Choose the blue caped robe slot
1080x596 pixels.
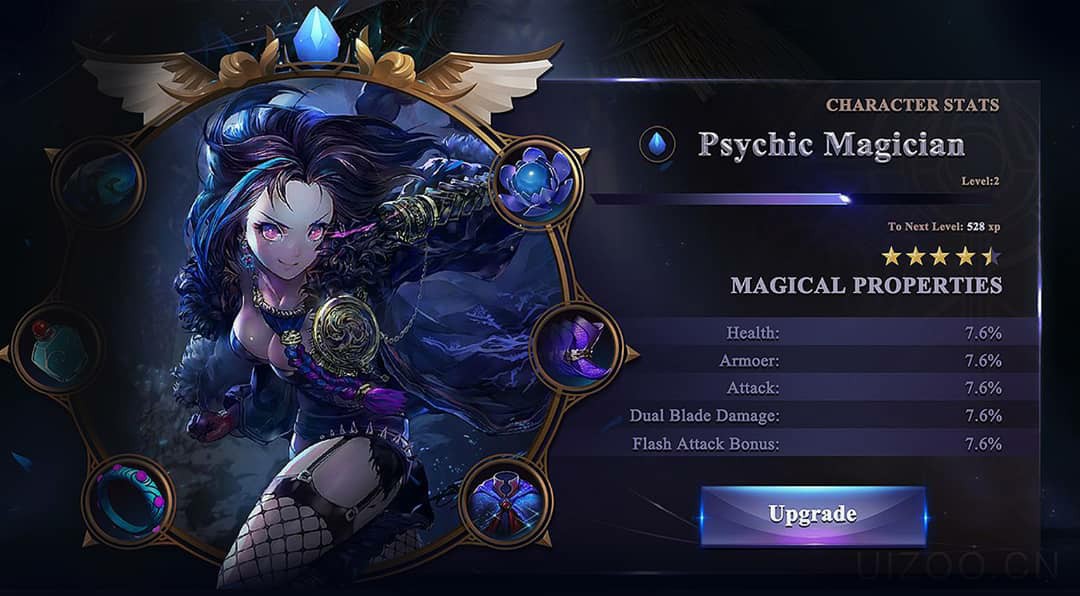(506, 500)
